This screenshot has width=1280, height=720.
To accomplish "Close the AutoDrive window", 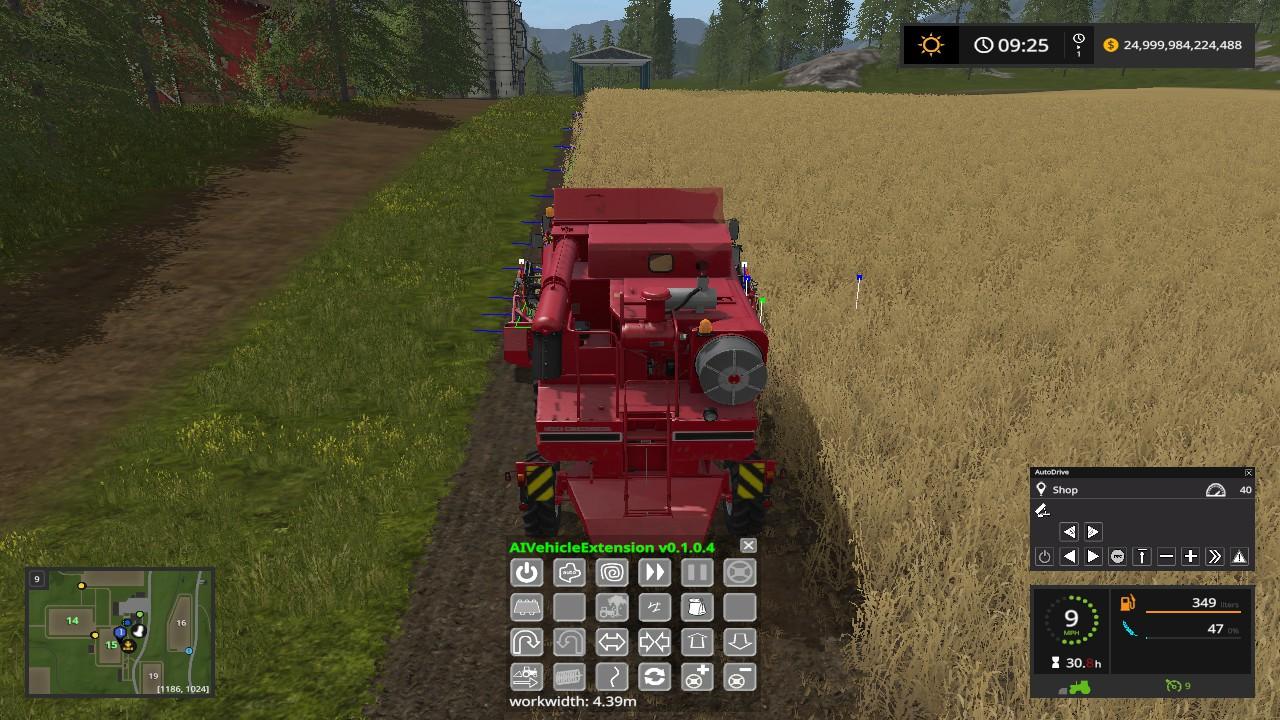I will point(1248,472).
